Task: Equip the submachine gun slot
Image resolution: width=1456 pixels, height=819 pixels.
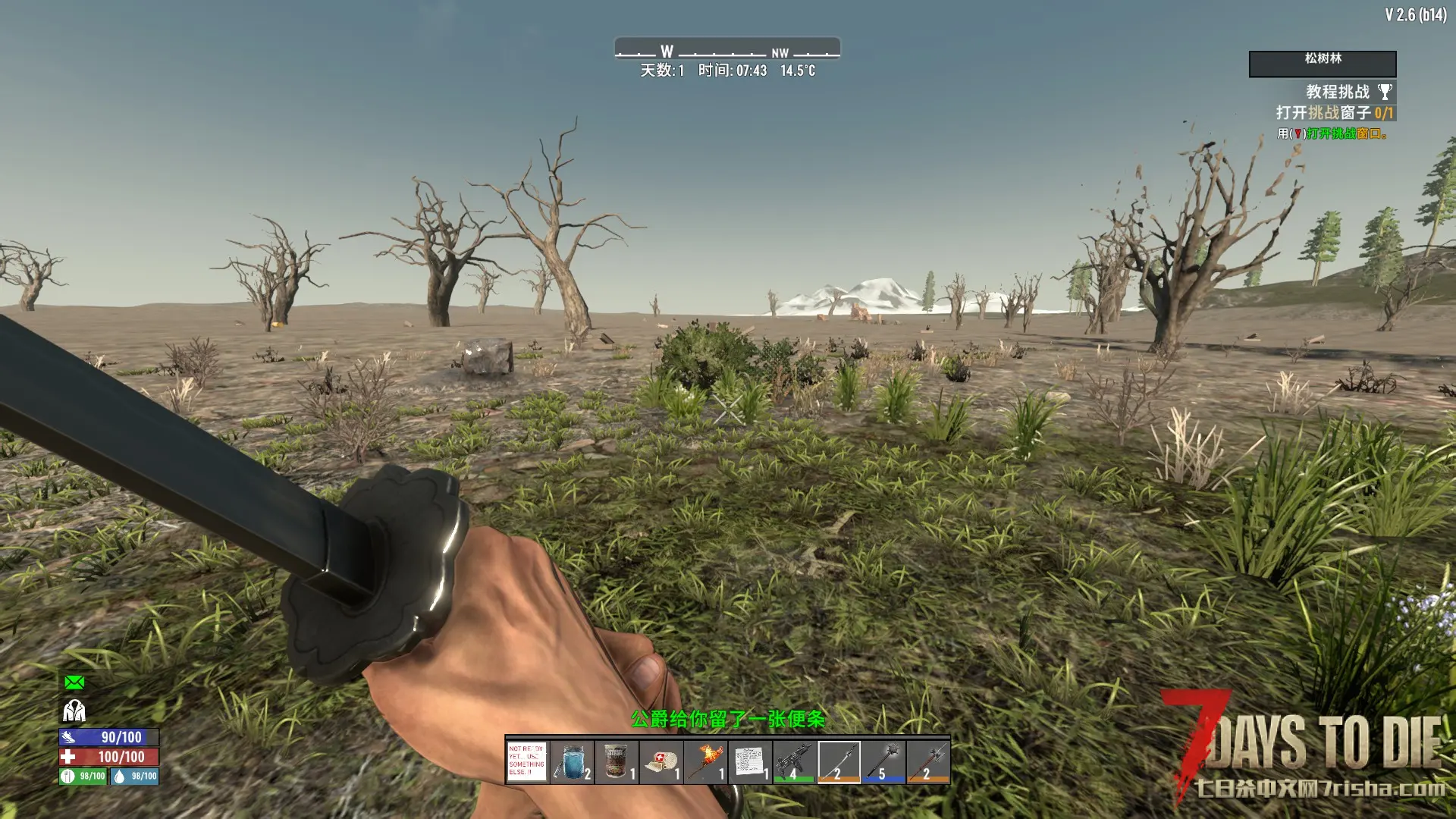Action: [794, 761]
